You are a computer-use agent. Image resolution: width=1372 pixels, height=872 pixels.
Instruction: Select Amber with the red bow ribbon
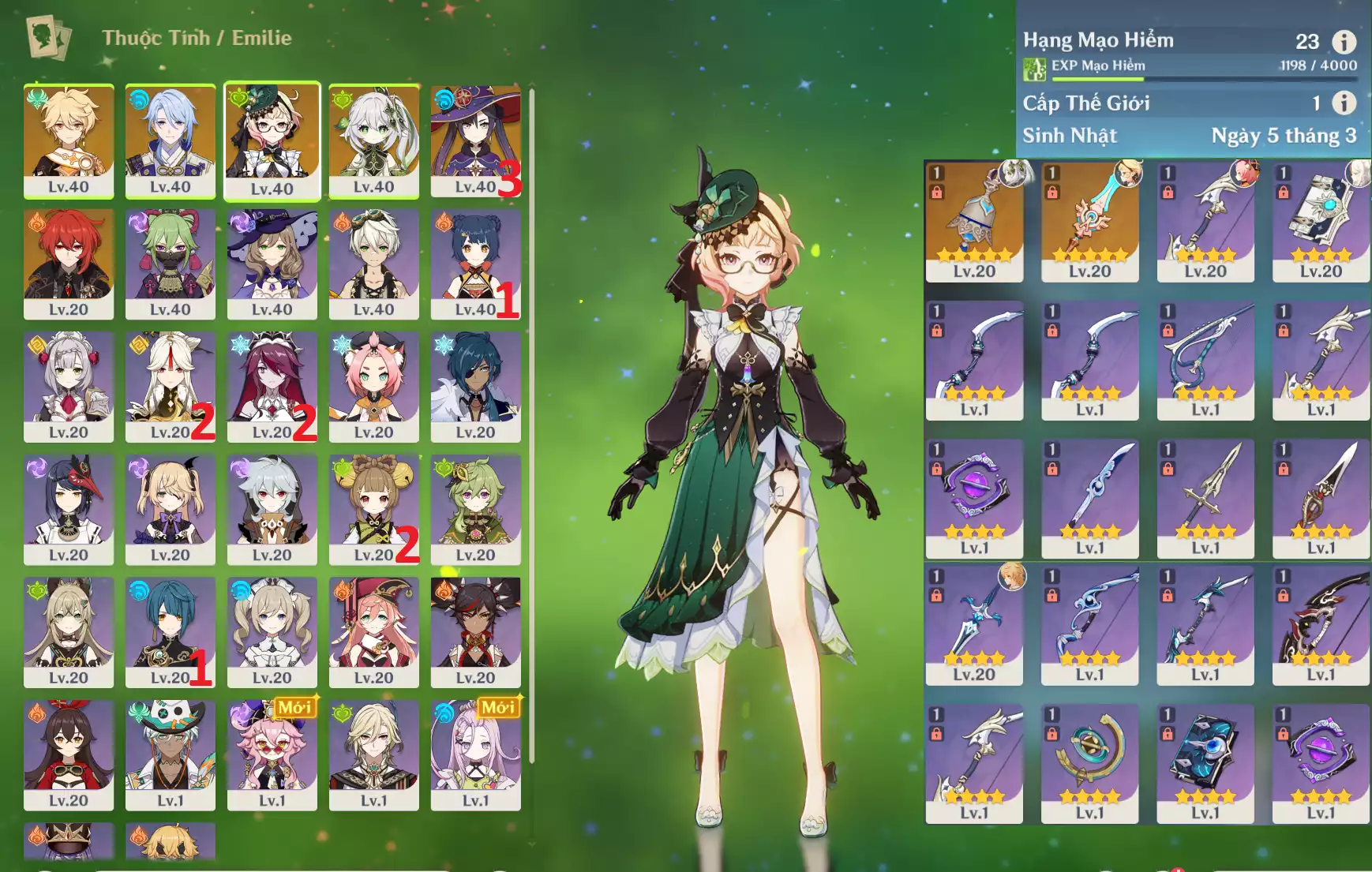[69, 754]
